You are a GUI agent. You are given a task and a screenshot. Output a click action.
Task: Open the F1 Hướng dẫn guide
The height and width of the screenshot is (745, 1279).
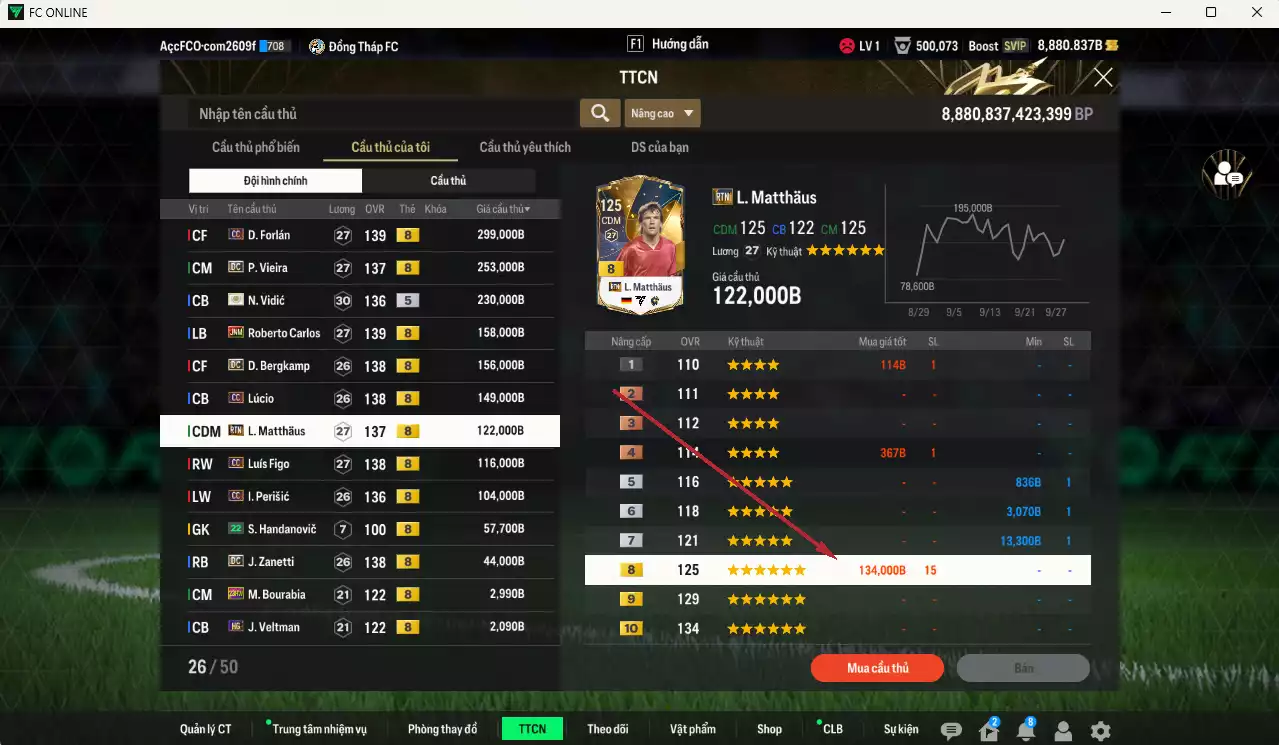(668, 45)
